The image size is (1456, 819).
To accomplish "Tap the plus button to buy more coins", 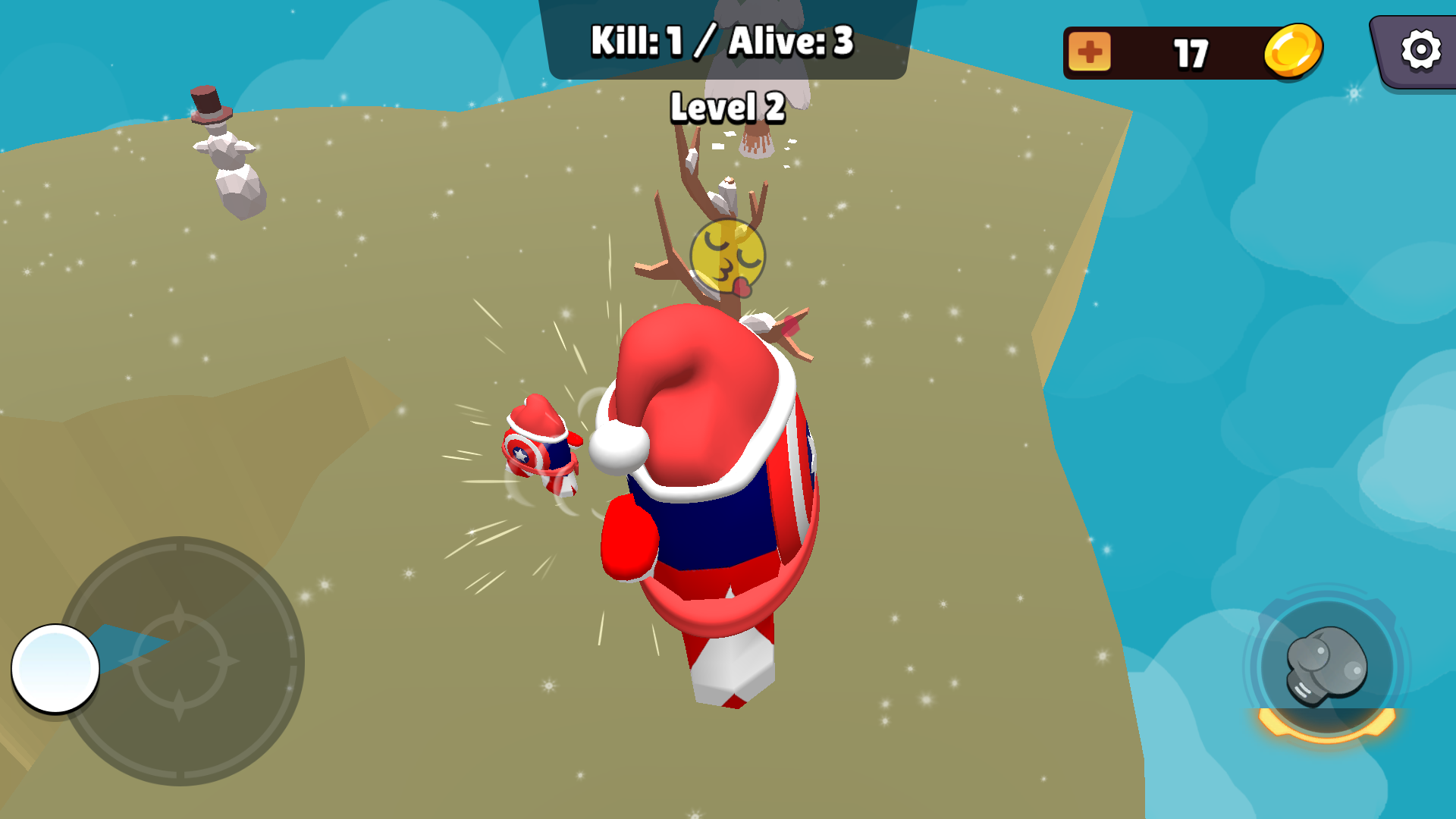I will coord(1090,50).
